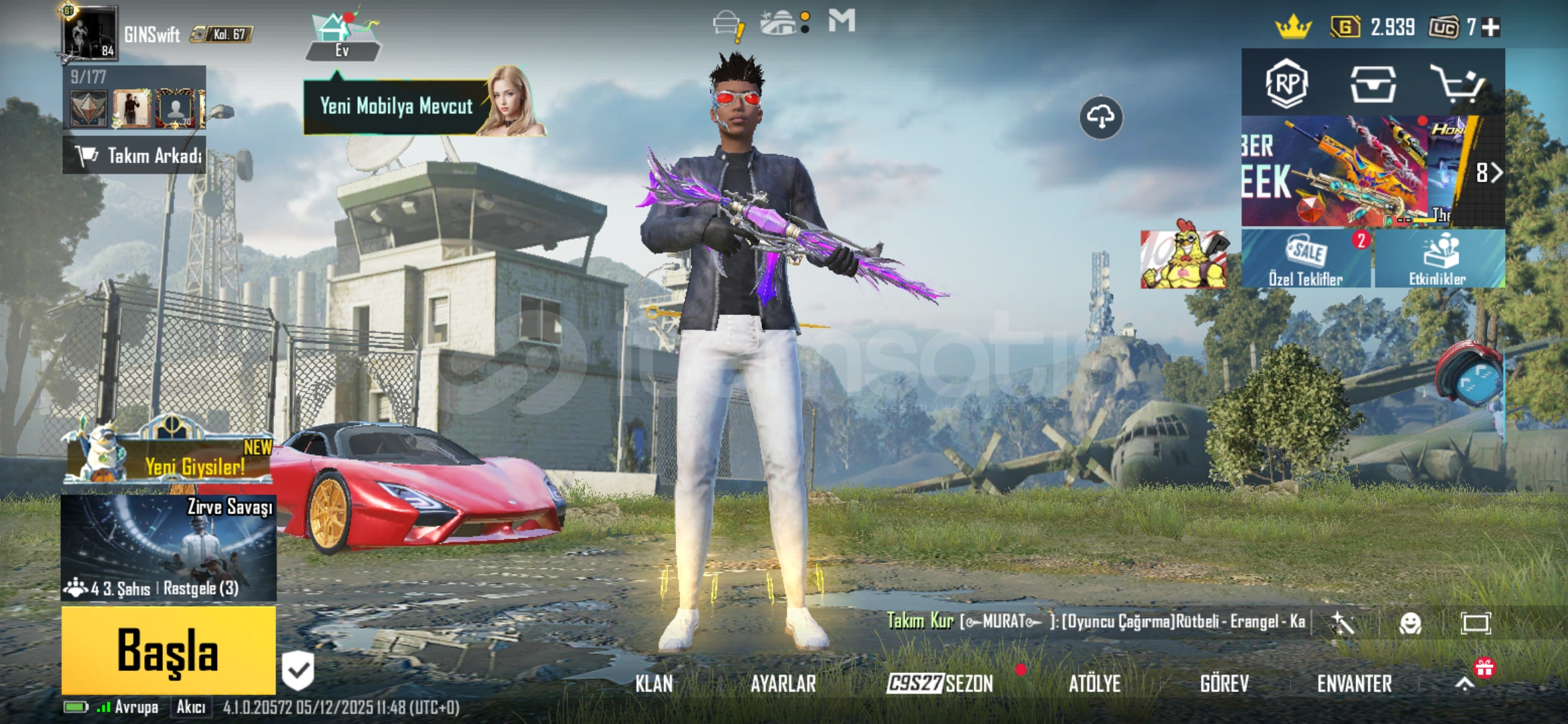Open GINSwift player profile avatar
1568x724 pixels.
tap(90, 32)
